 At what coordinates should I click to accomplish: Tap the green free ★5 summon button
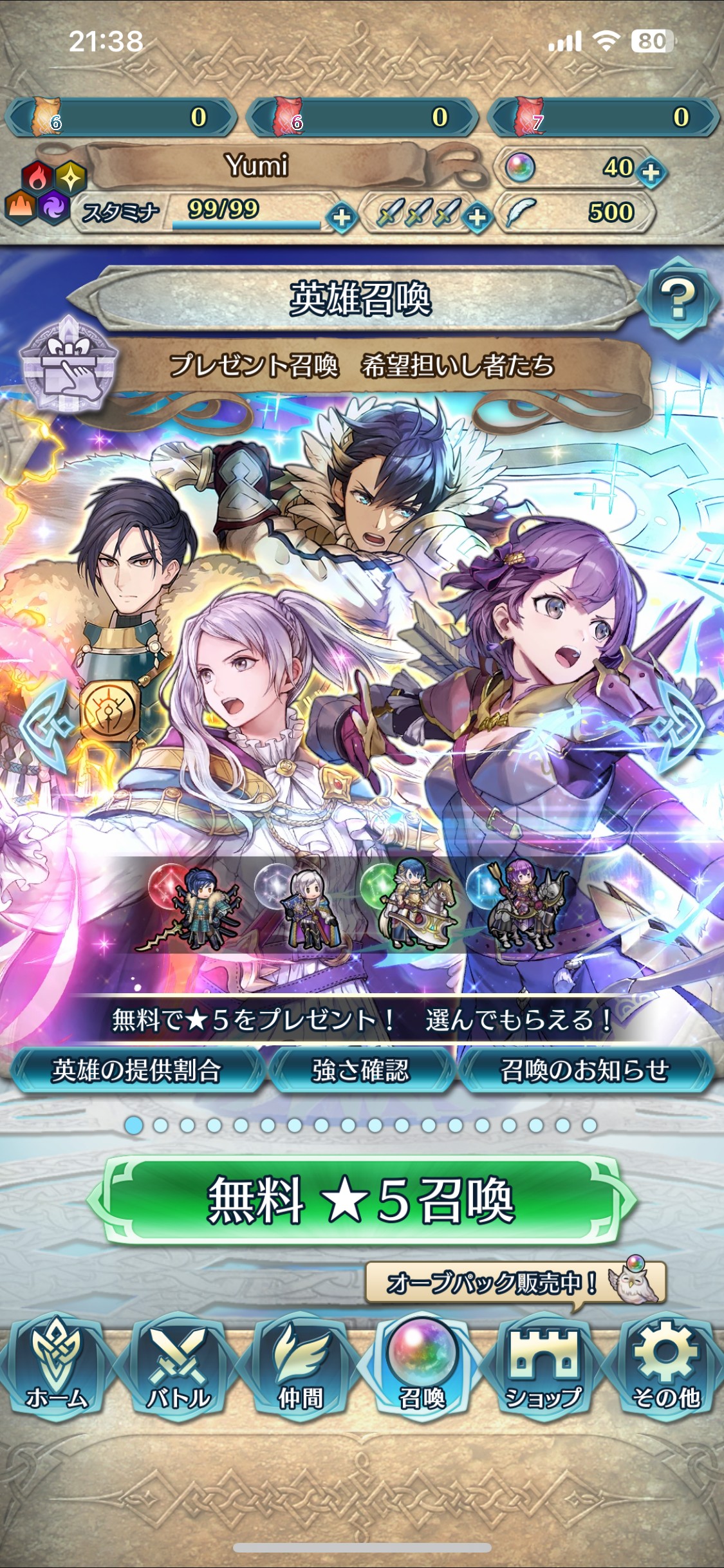pos(361,1200)
